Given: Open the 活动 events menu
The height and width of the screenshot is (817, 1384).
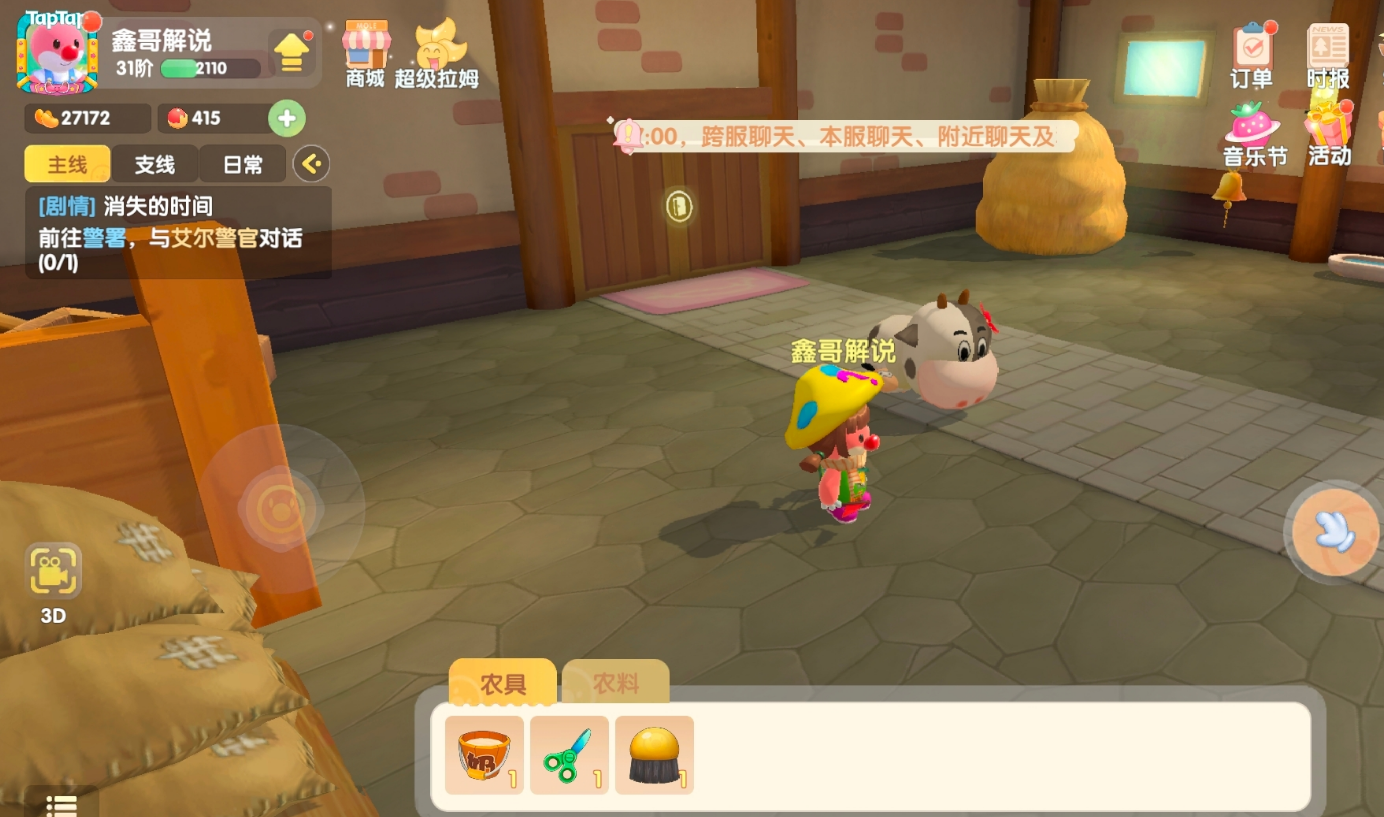Looking at the screenshot, I should (x=1329, y=135).
